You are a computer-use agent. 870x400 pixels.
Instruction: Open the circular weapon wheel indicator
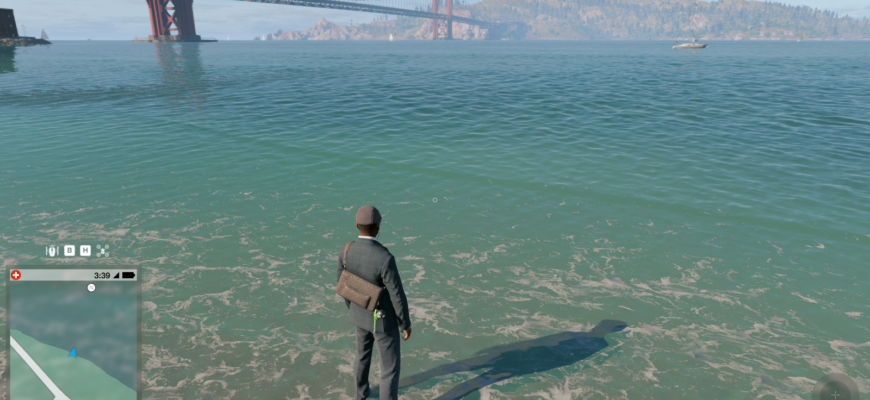click(836, 391)
